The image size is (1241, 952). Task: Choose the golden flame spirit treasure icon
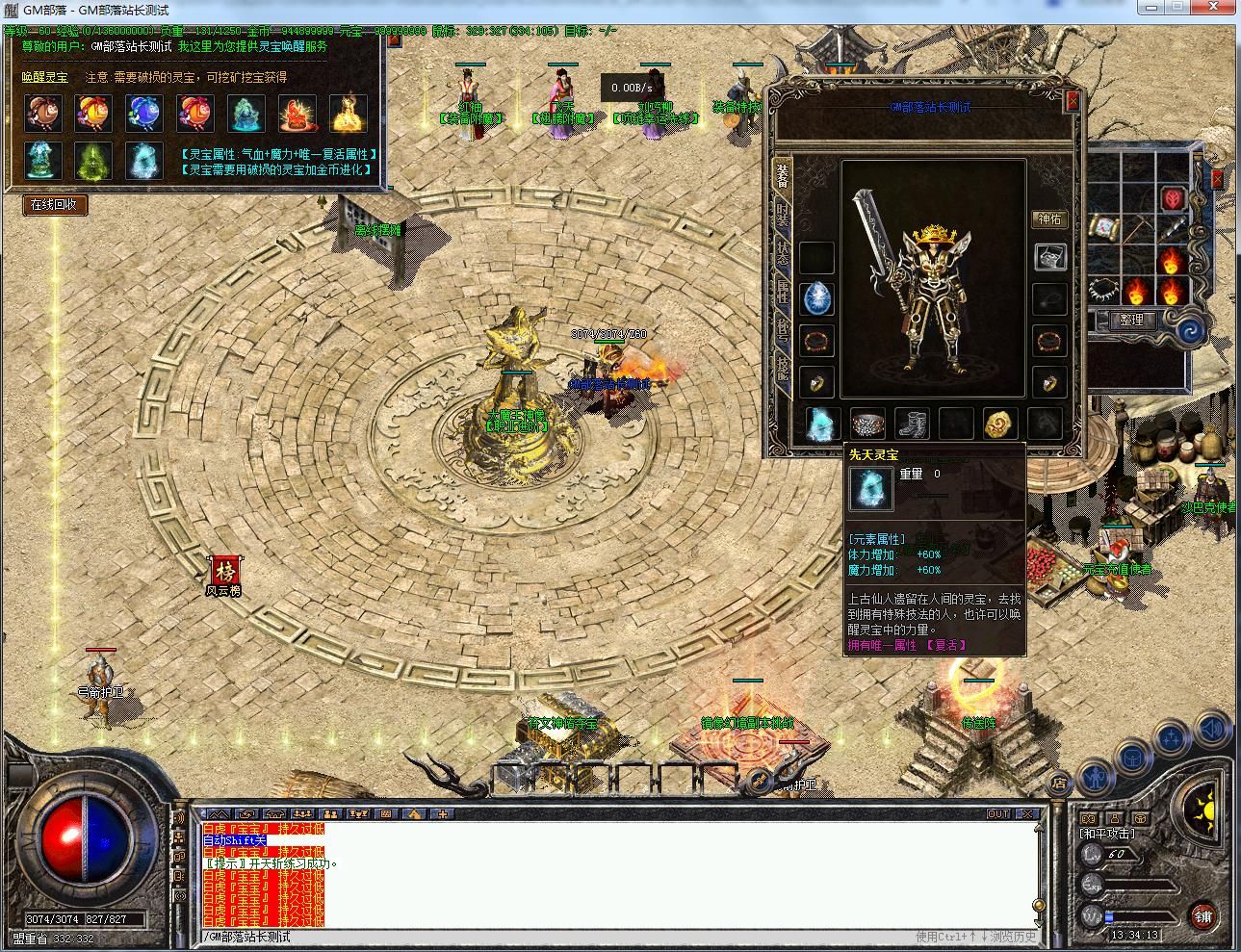[349, 113]
